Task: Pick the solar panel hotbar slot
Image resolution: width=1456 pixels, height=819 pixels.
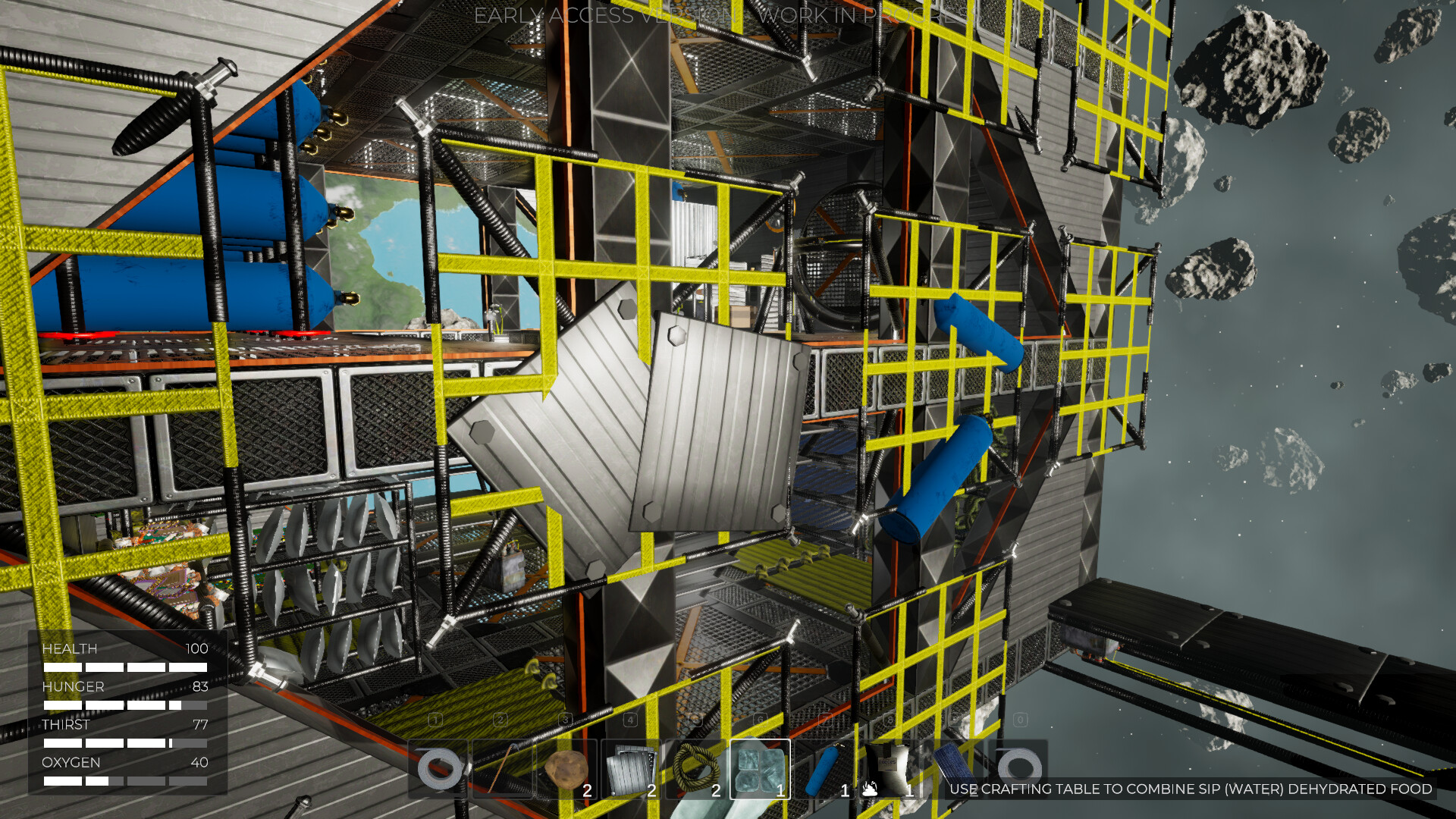Action: pyautogui.click(x=953, y=769)
